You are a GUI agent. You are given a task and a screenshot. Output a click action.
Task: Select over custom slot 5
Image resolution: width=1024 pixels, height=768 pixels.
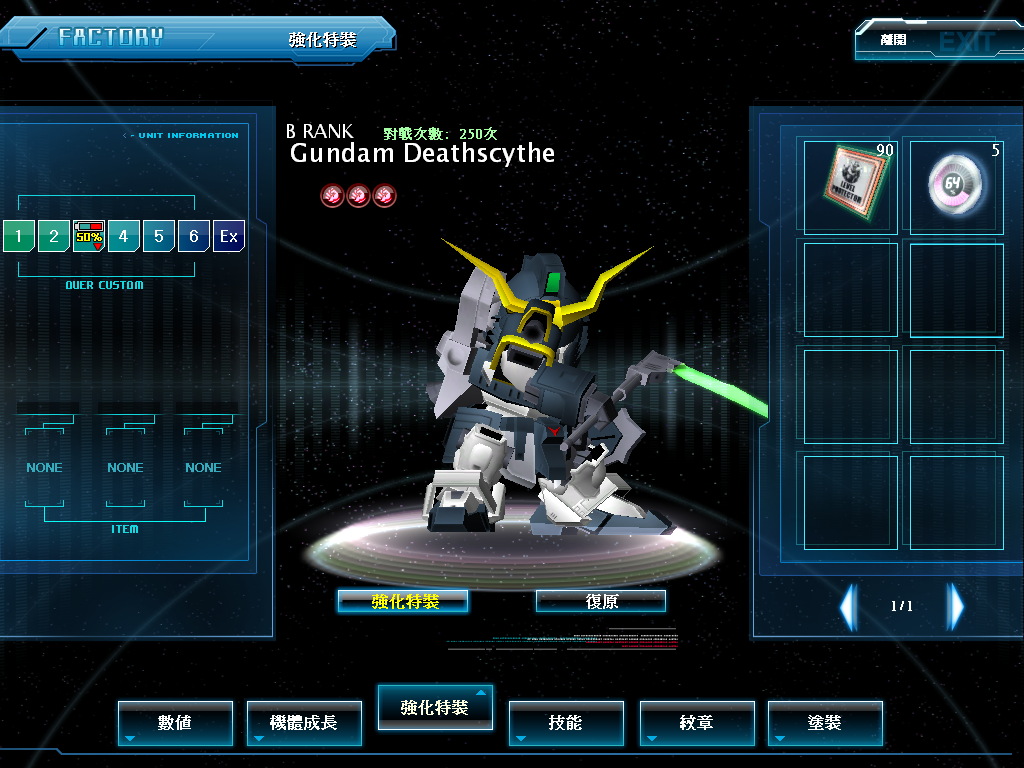[158, 236]
